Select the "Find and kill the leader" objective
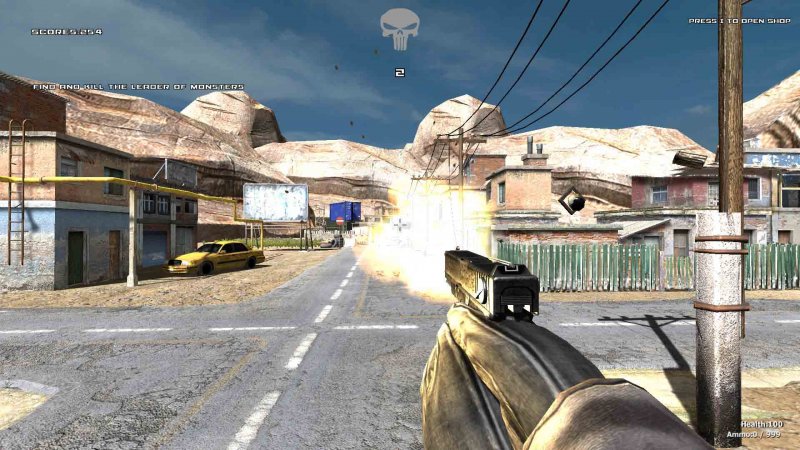This screenshot has height=450, width=800. coord(138,87)
